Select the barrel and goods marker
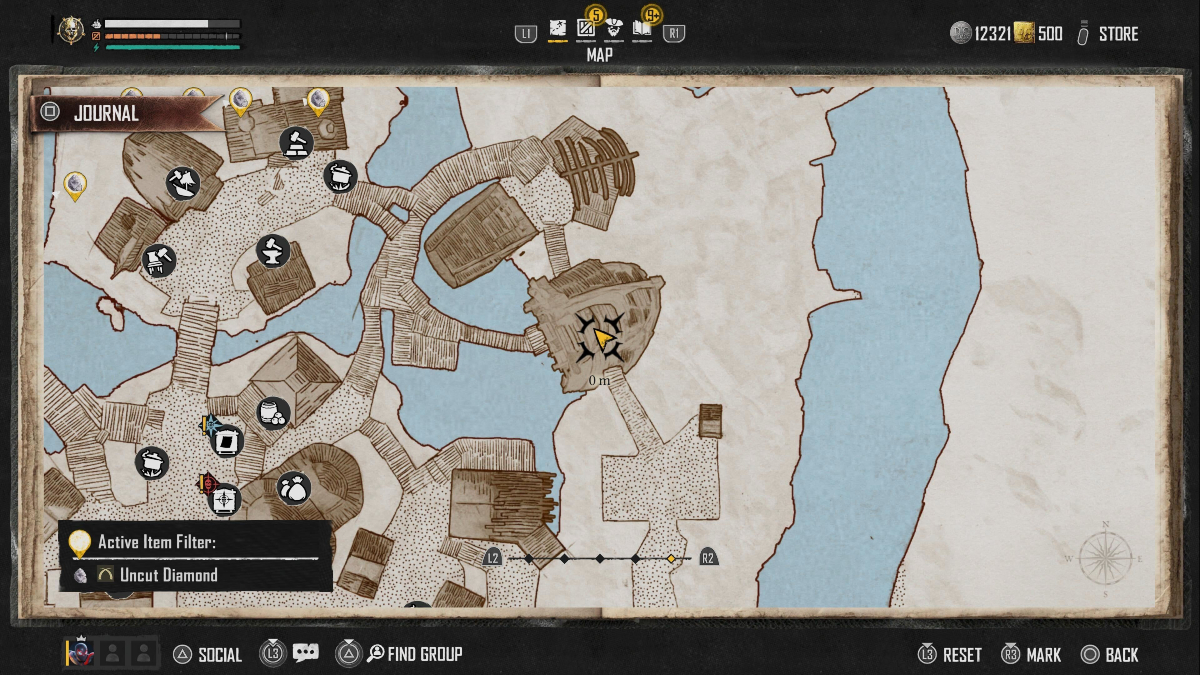 point(273,412)
